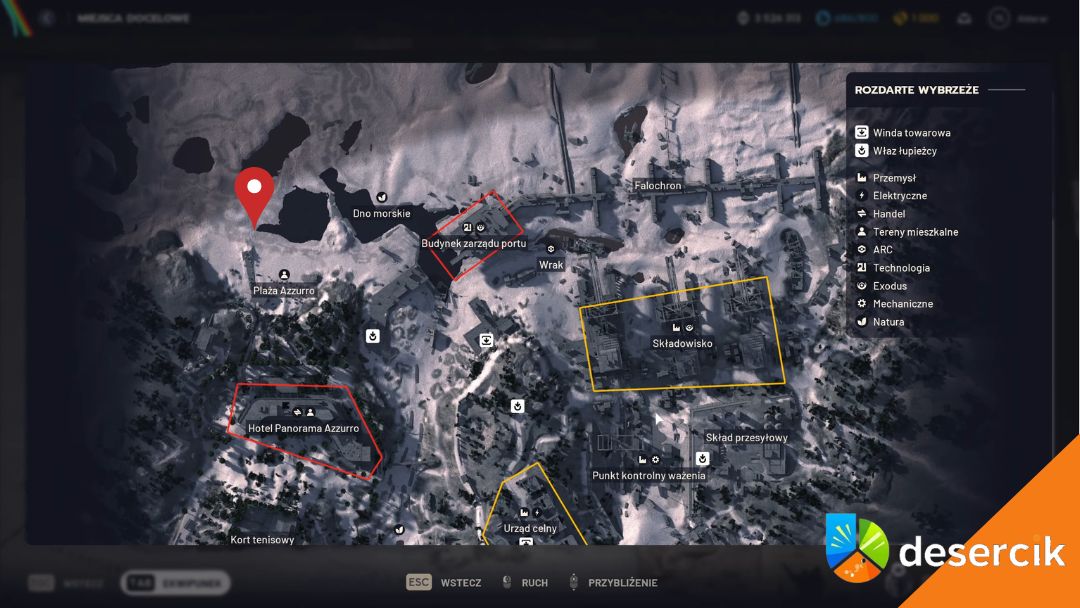The image size is (1080, 608).
Task: Choose the Skład przesyłowy location
Action: click(x=746, y=437)
